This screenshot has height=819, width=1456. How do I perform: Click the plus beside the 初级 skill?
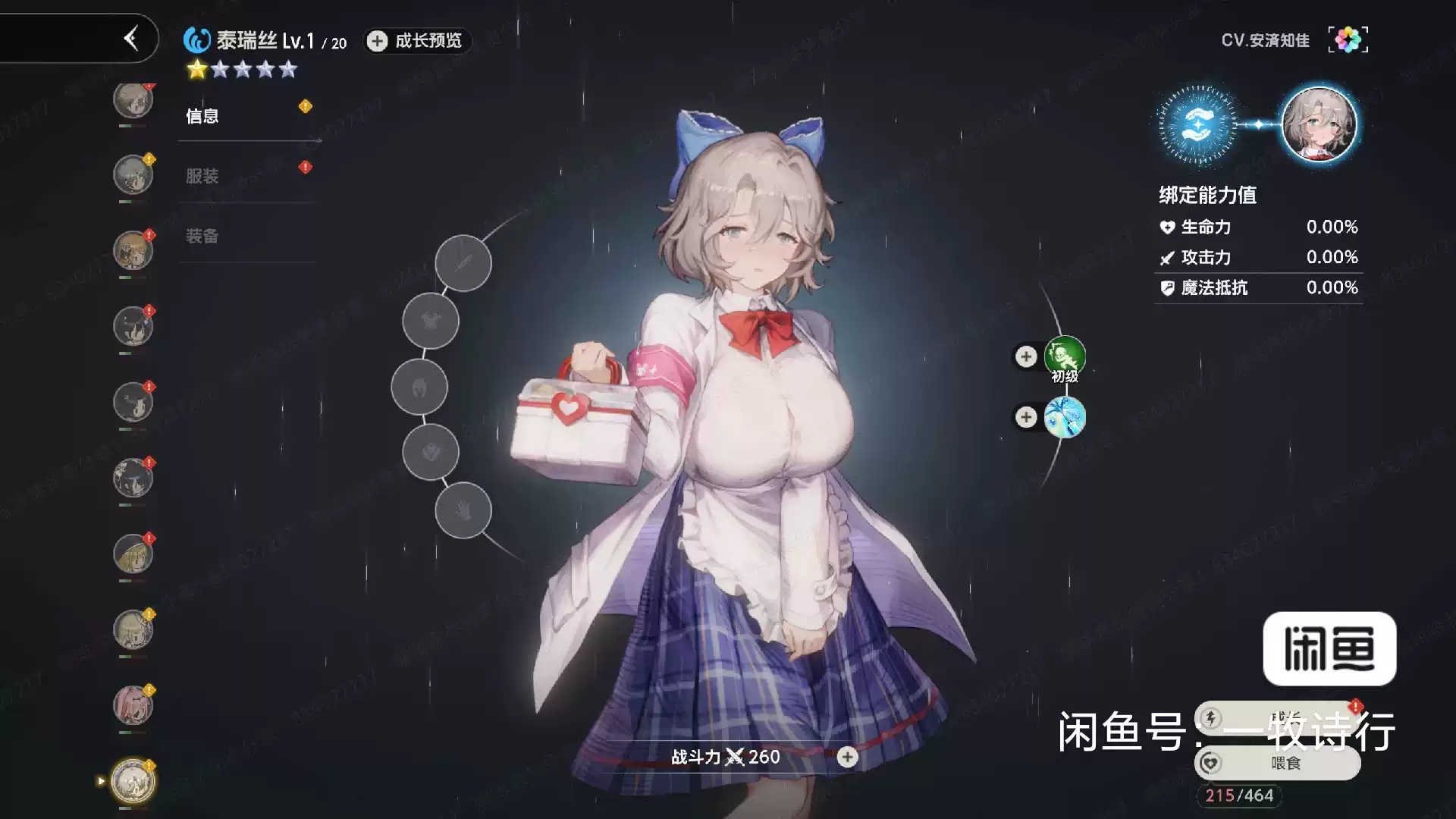pyautogui.click(x=1026, y=356)
